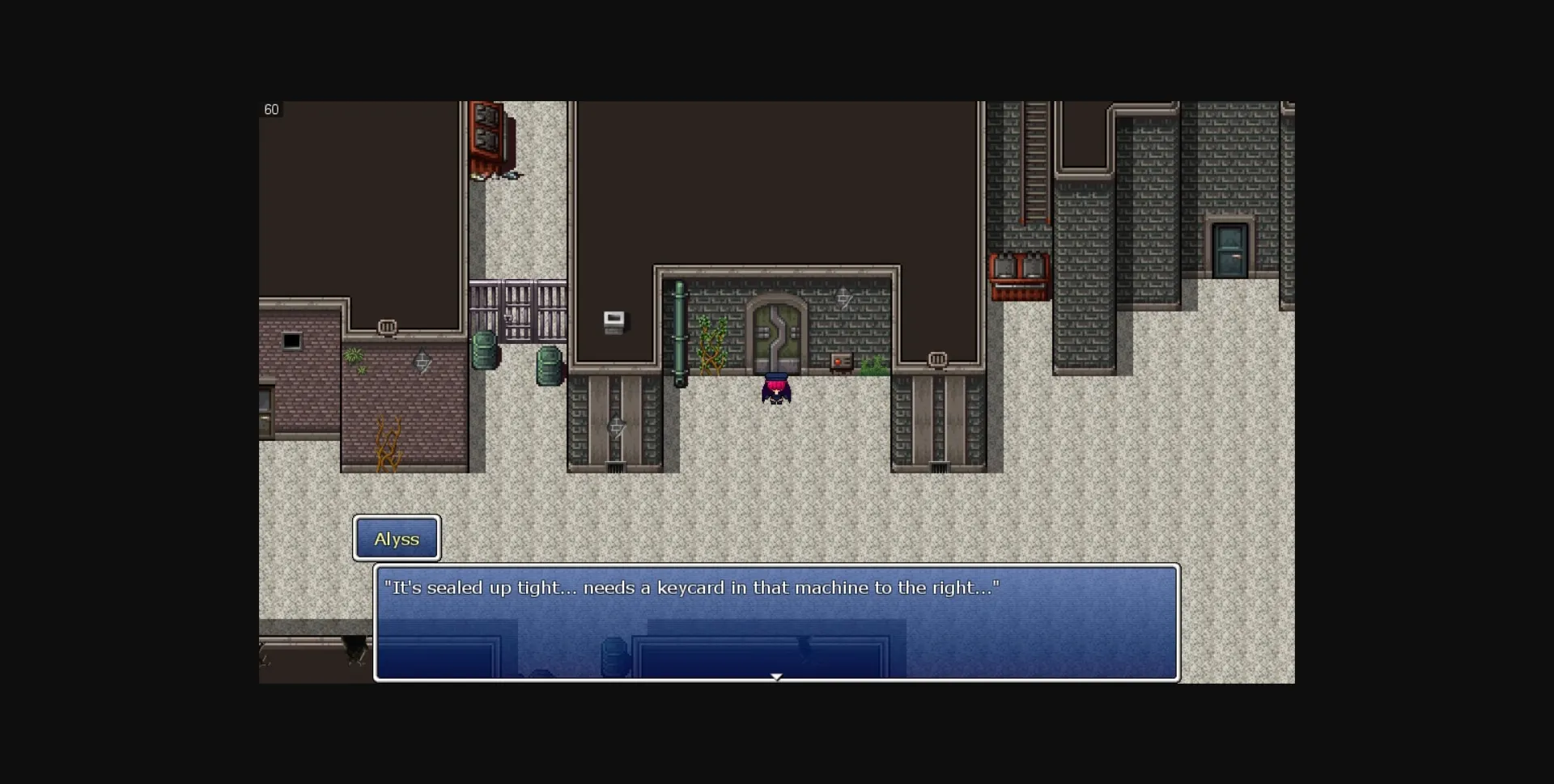This screenshot has width=1554, height=784.
Task: Select Alyss, the player character sprite
Action: point(775,388)
